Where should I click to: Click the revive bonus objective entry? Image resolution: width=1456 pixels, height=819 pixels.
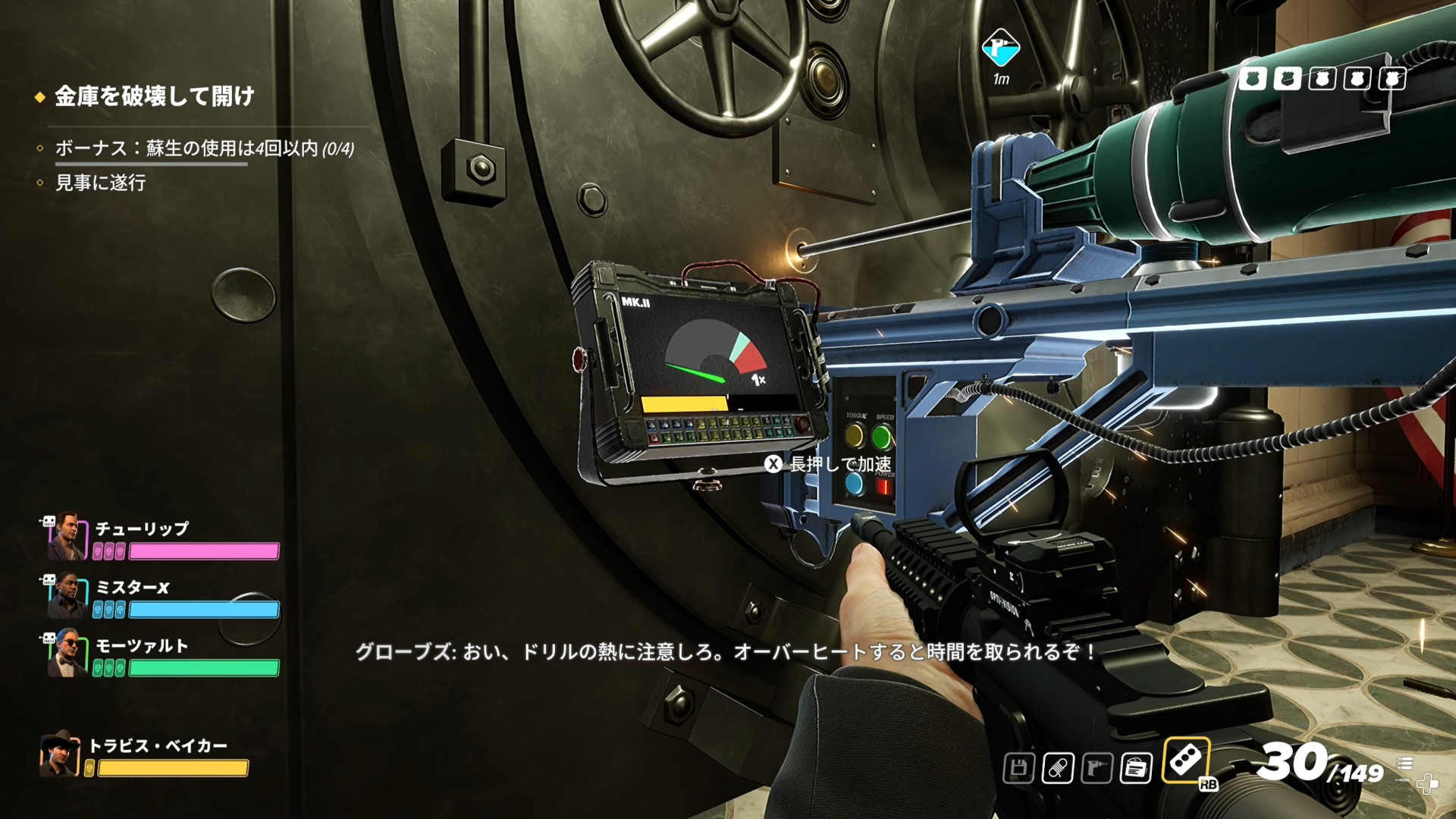204,149
